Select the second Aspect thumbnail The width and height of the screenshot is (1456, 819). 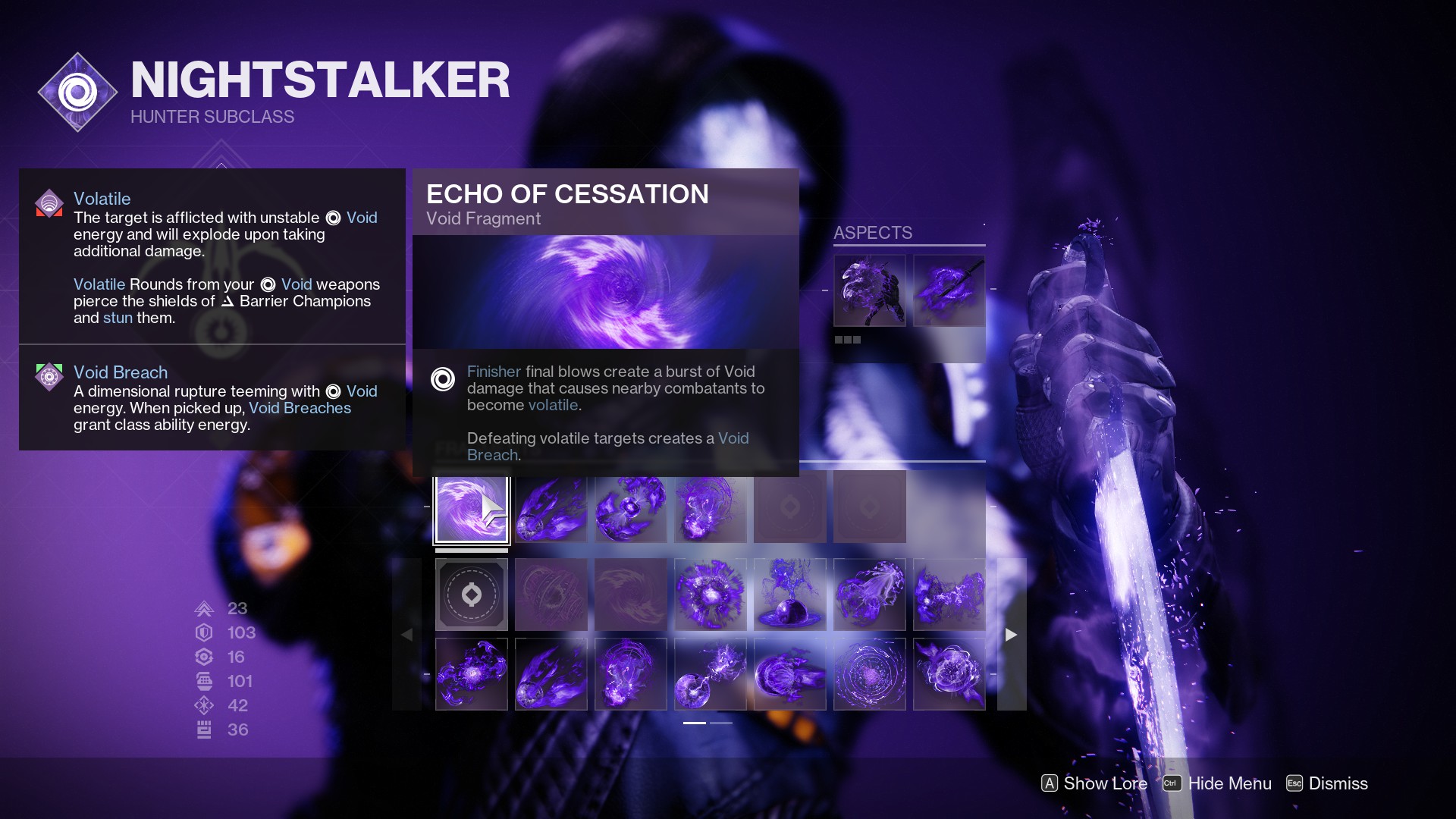(949, 290)
